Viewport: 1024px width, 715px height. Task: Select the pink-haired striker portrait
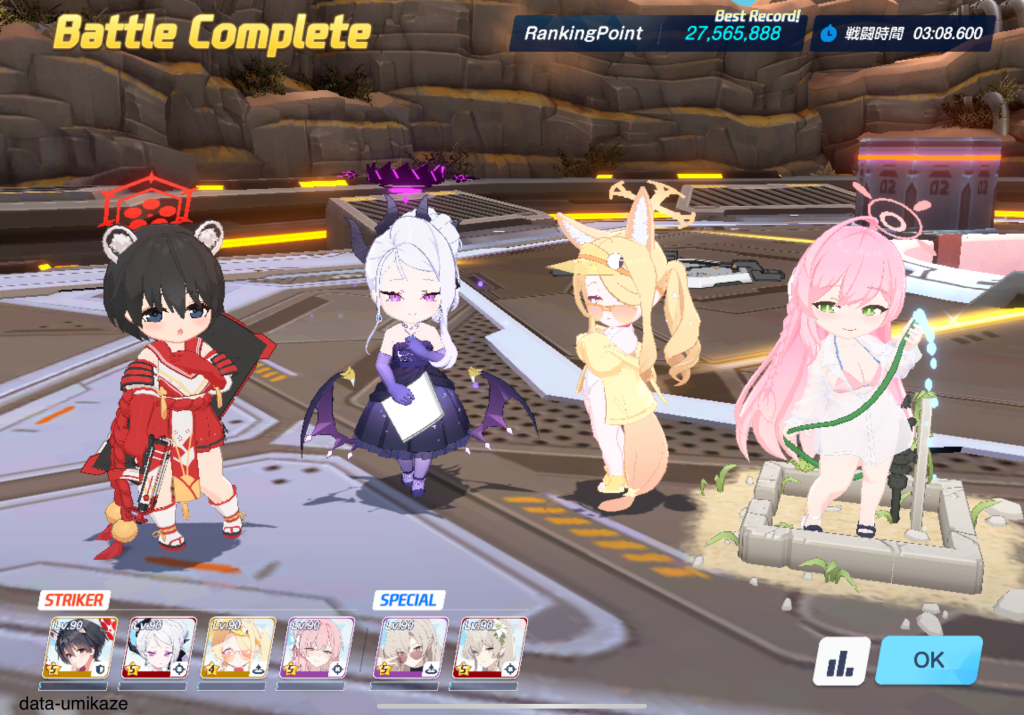coord(318,648)
